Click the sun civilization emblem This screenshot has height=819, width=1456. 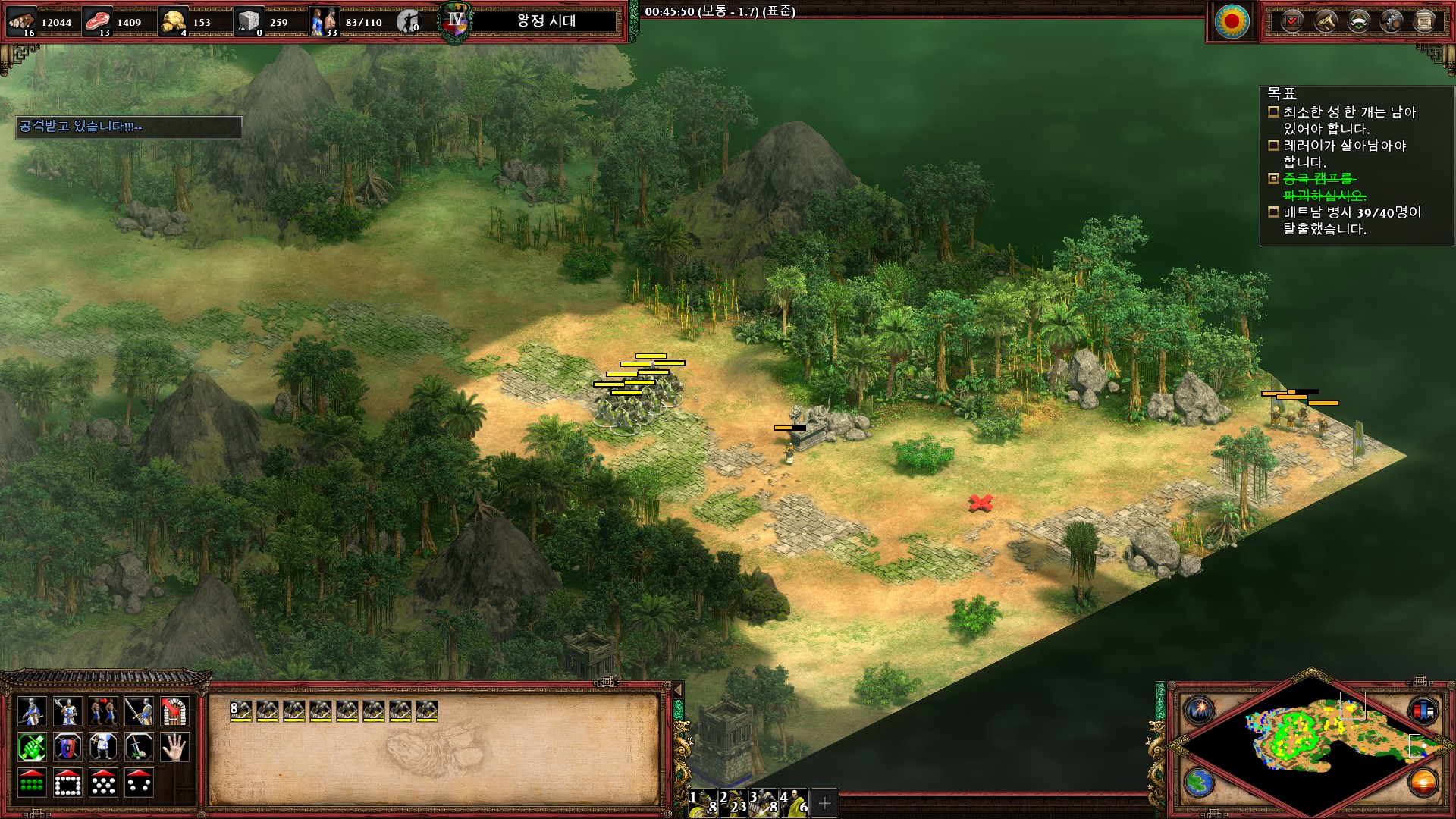coord(1232,21)
